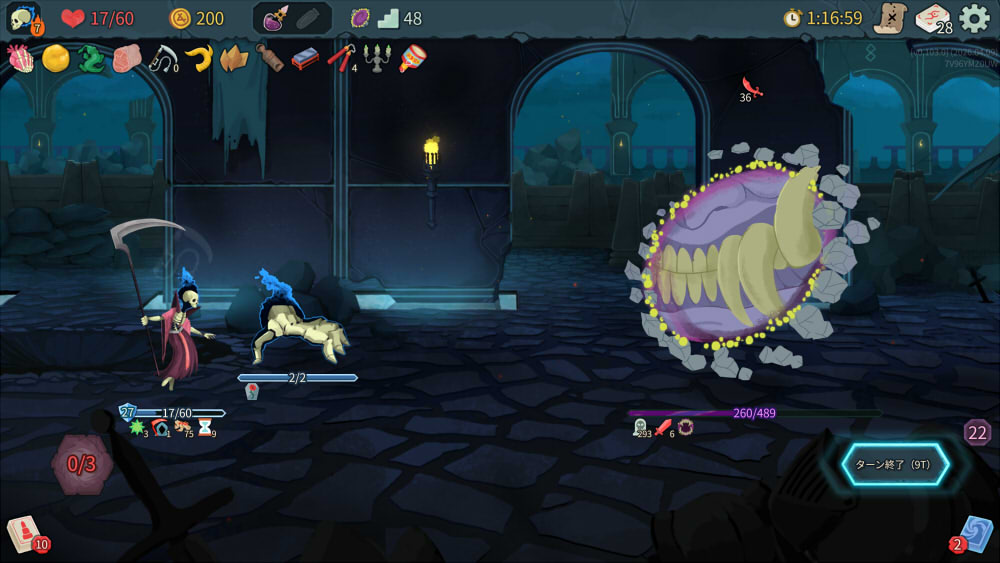Inspect the candelabra relic
Image resolution: width=1000 pixels, height=563 pixels.
click(x=376, y=58)
